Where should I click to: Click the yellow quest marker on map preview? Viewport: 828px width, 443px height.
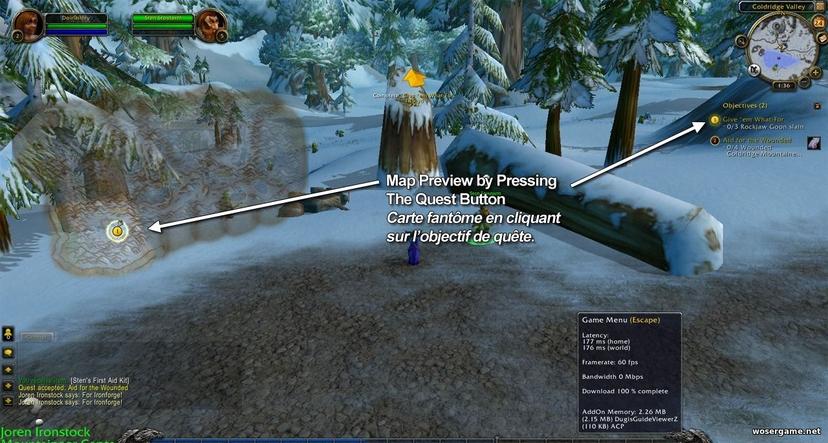(117, 231)
